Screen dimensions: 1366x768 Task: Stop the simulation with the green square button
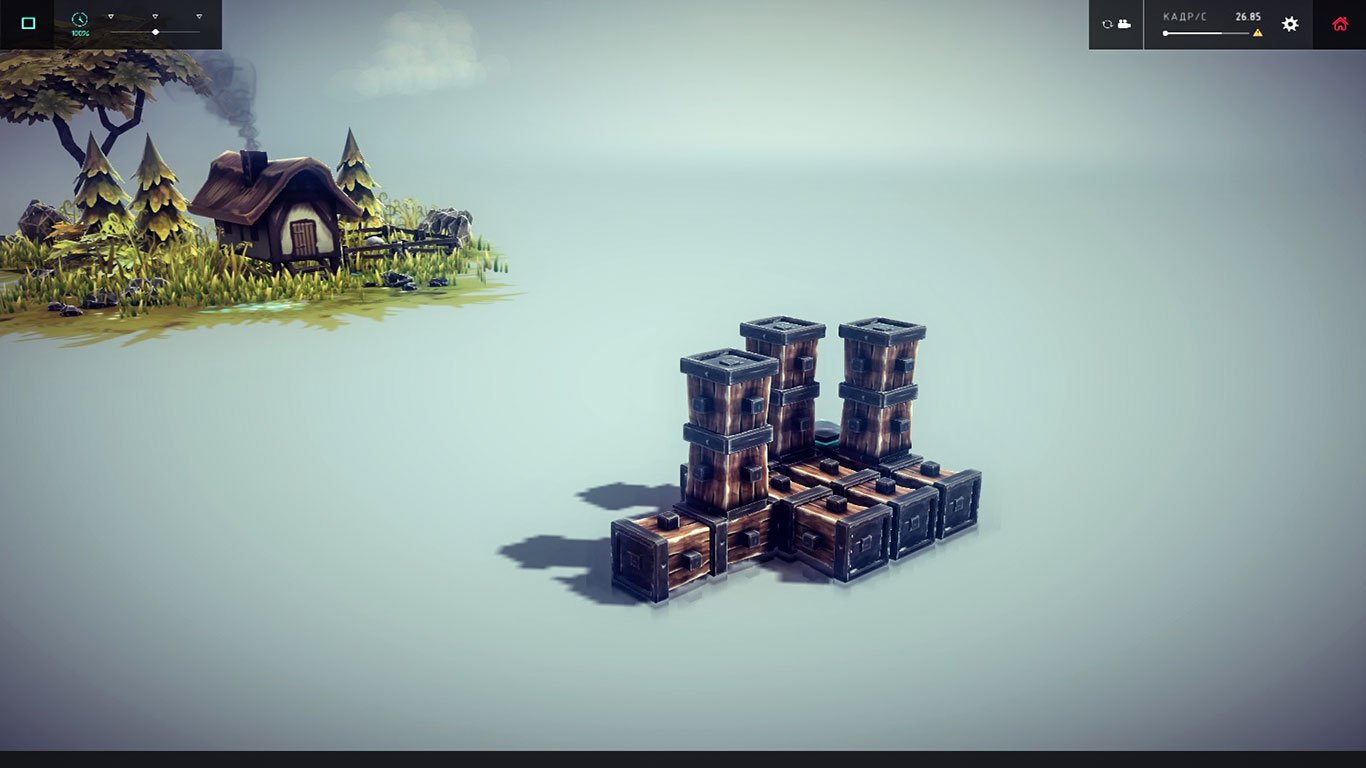click(28, 21)
